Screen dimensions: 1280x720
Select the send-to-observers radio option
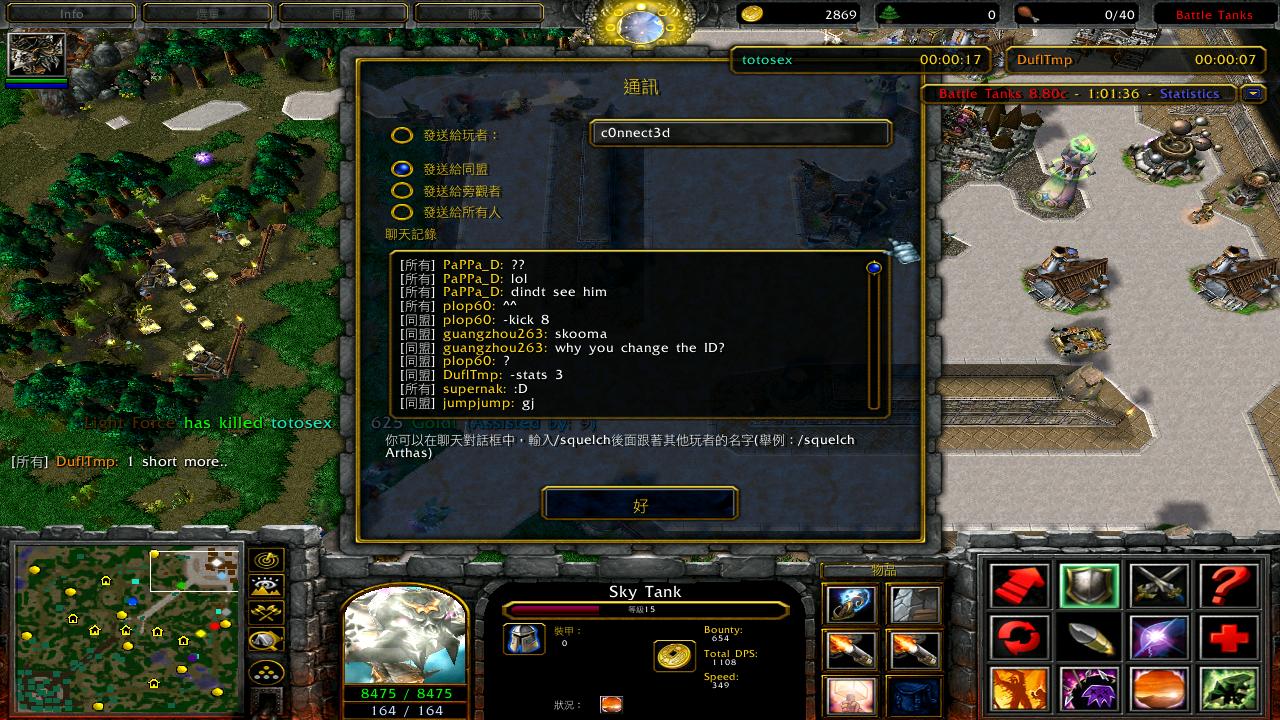click(401, 190)
